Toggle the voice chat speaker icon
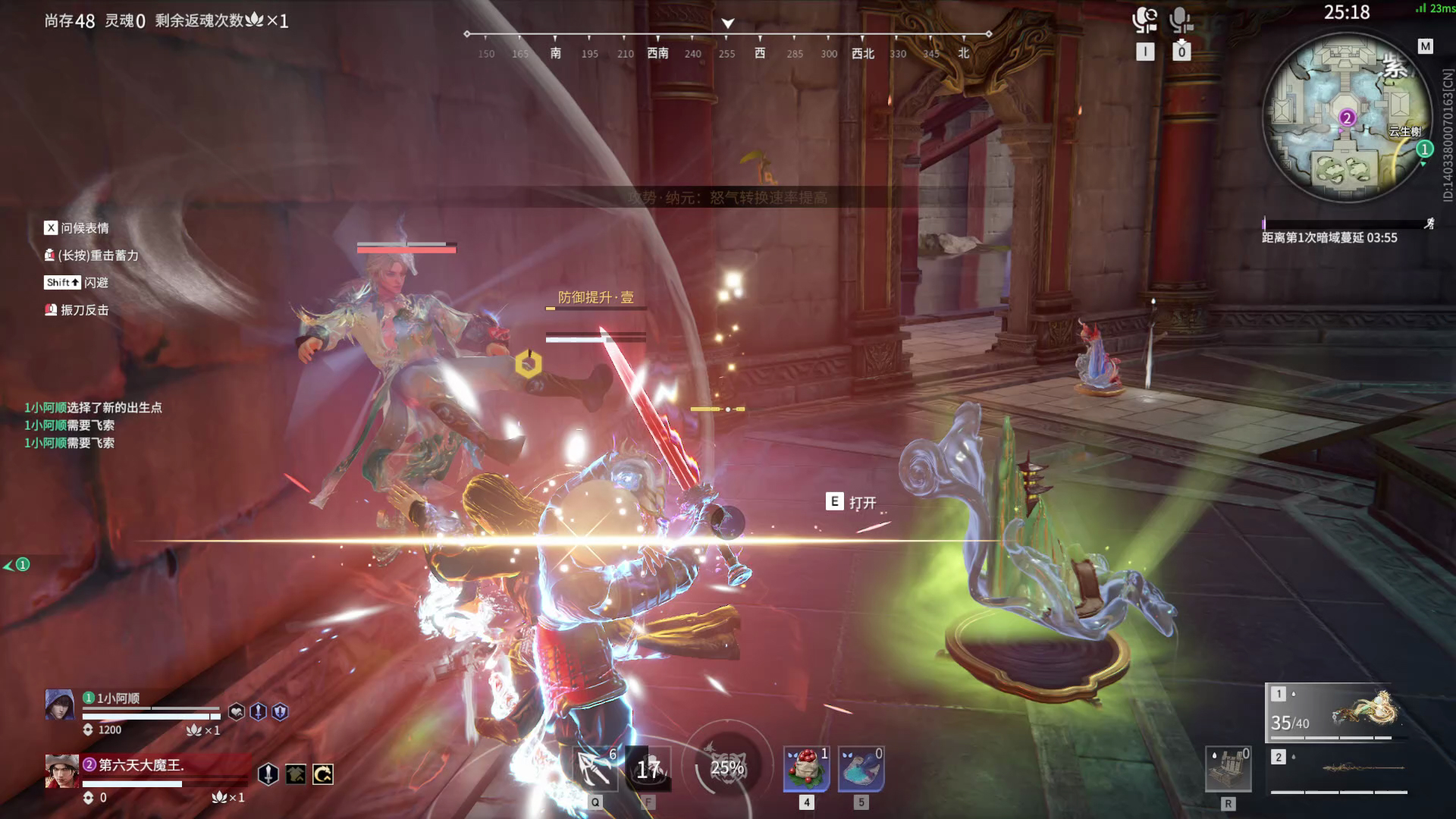The width and height of the screenshot is (1456, 819). (x=1144, y=20)
